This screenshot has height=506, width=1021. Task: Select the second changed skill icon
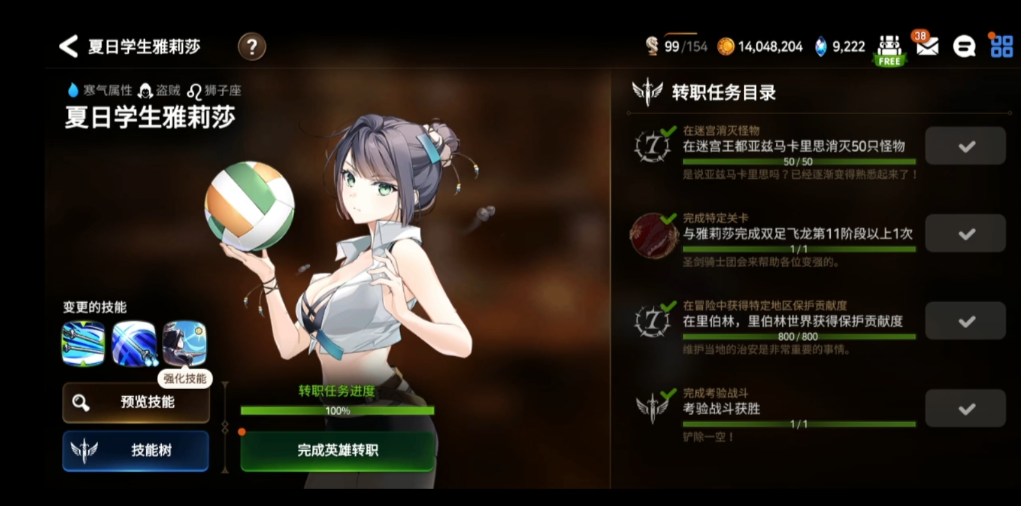134,343
